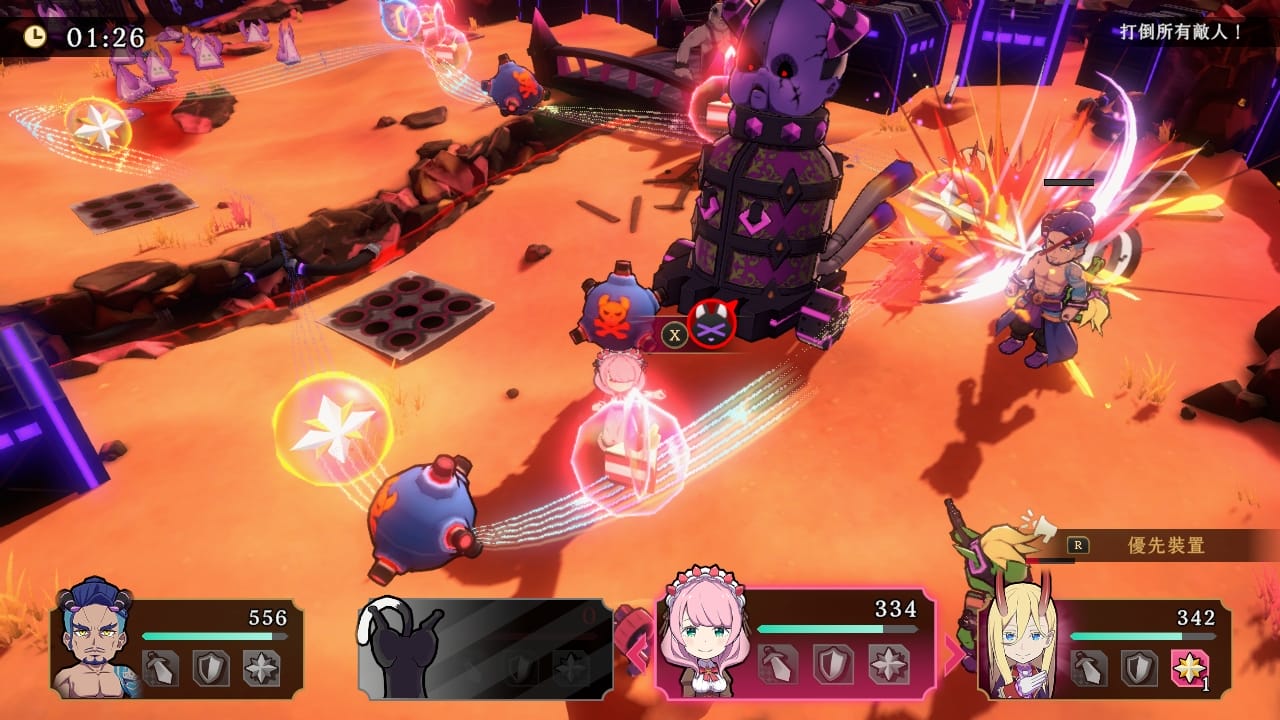1280x720 pixels.
Task: Switch character with the pink left arrow
Action: 635,653
